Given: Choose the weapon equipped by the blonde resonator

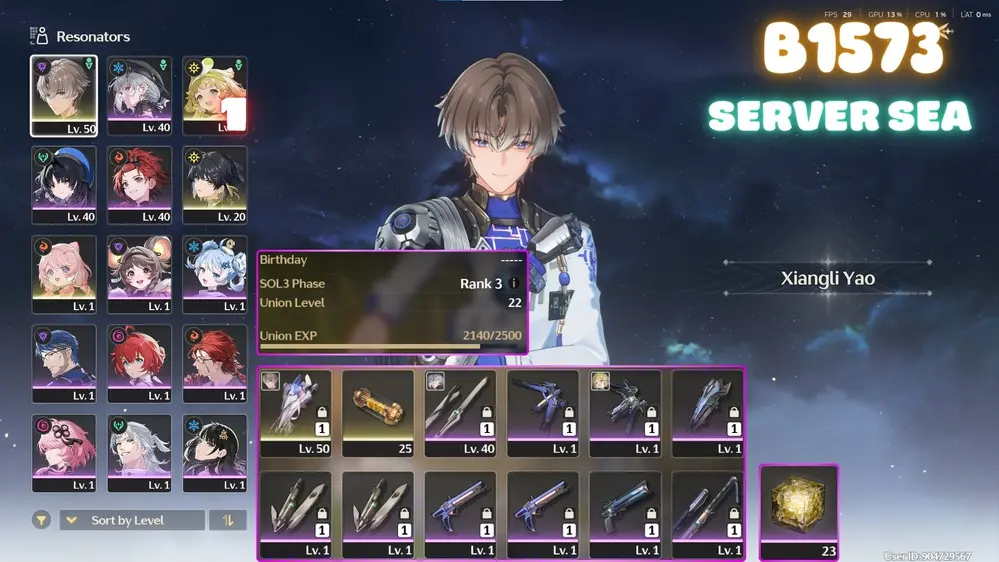Looking at the screenshot, I should pos(625,412).
